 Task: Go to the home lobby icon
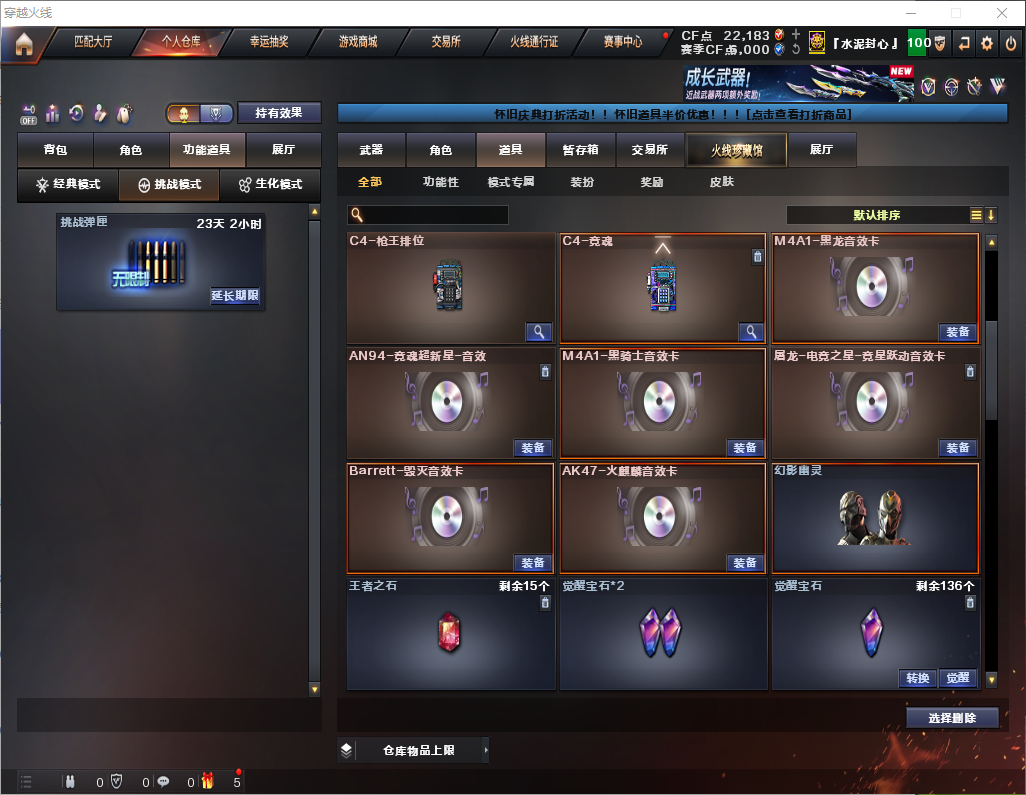(24, 44)
